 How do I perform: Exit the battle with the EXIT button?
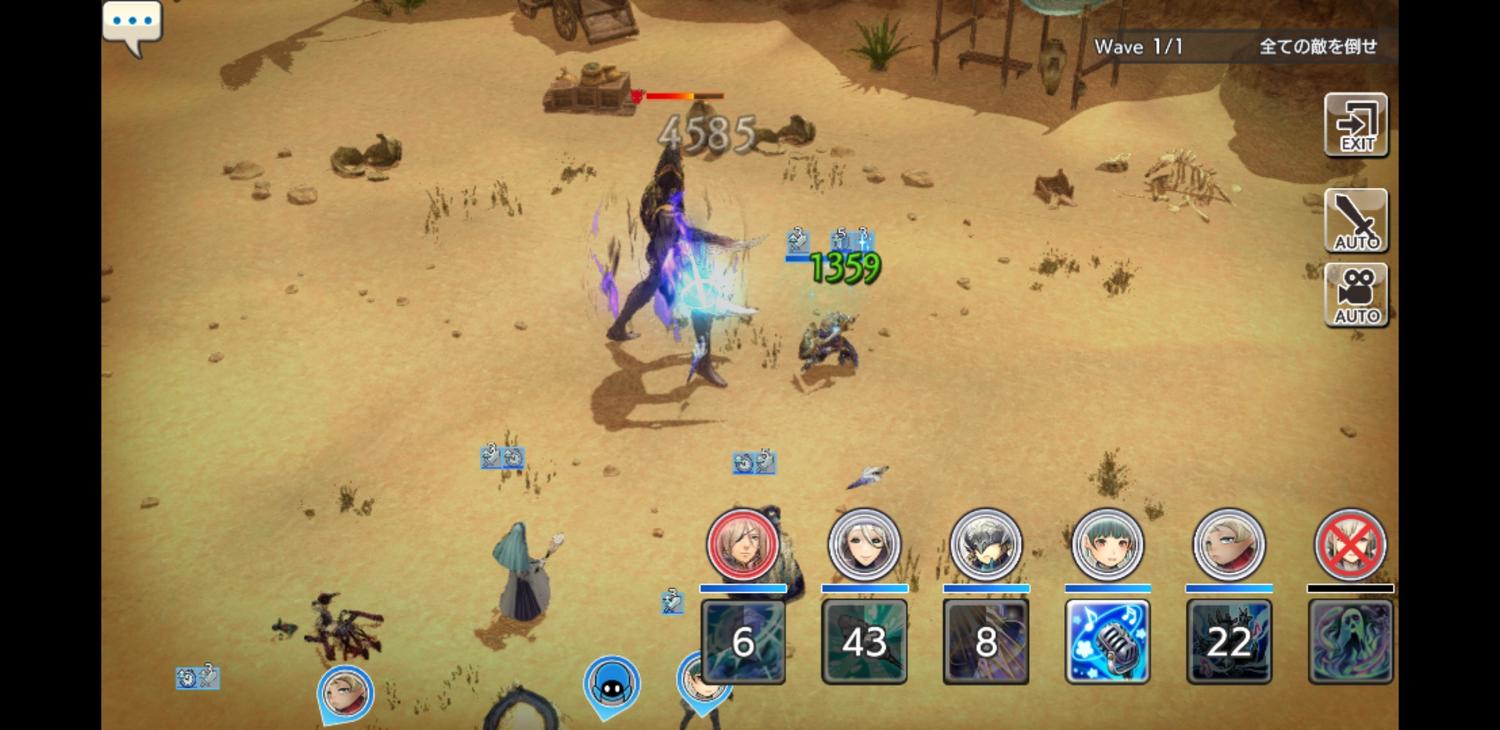[x=1356, y=125]
